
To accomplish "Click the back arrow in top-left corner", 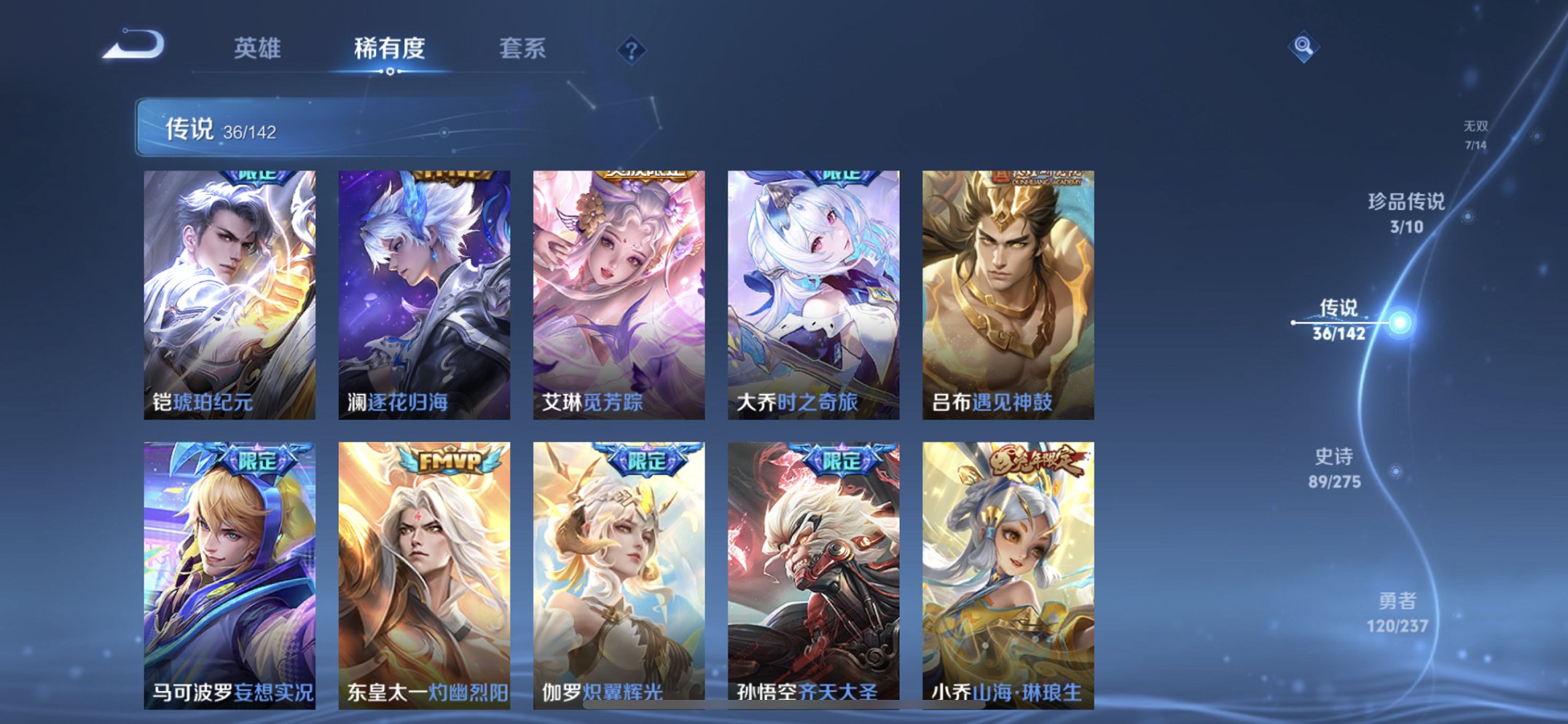I will (x=133, y=45).
